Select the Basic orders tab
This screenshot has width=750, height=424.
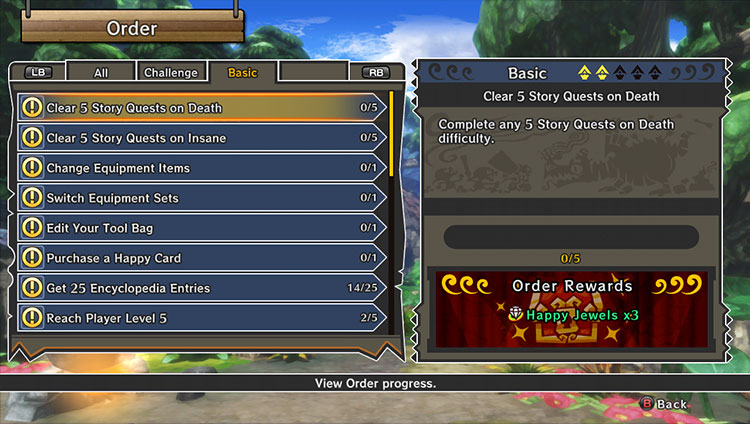coord(242,73)
